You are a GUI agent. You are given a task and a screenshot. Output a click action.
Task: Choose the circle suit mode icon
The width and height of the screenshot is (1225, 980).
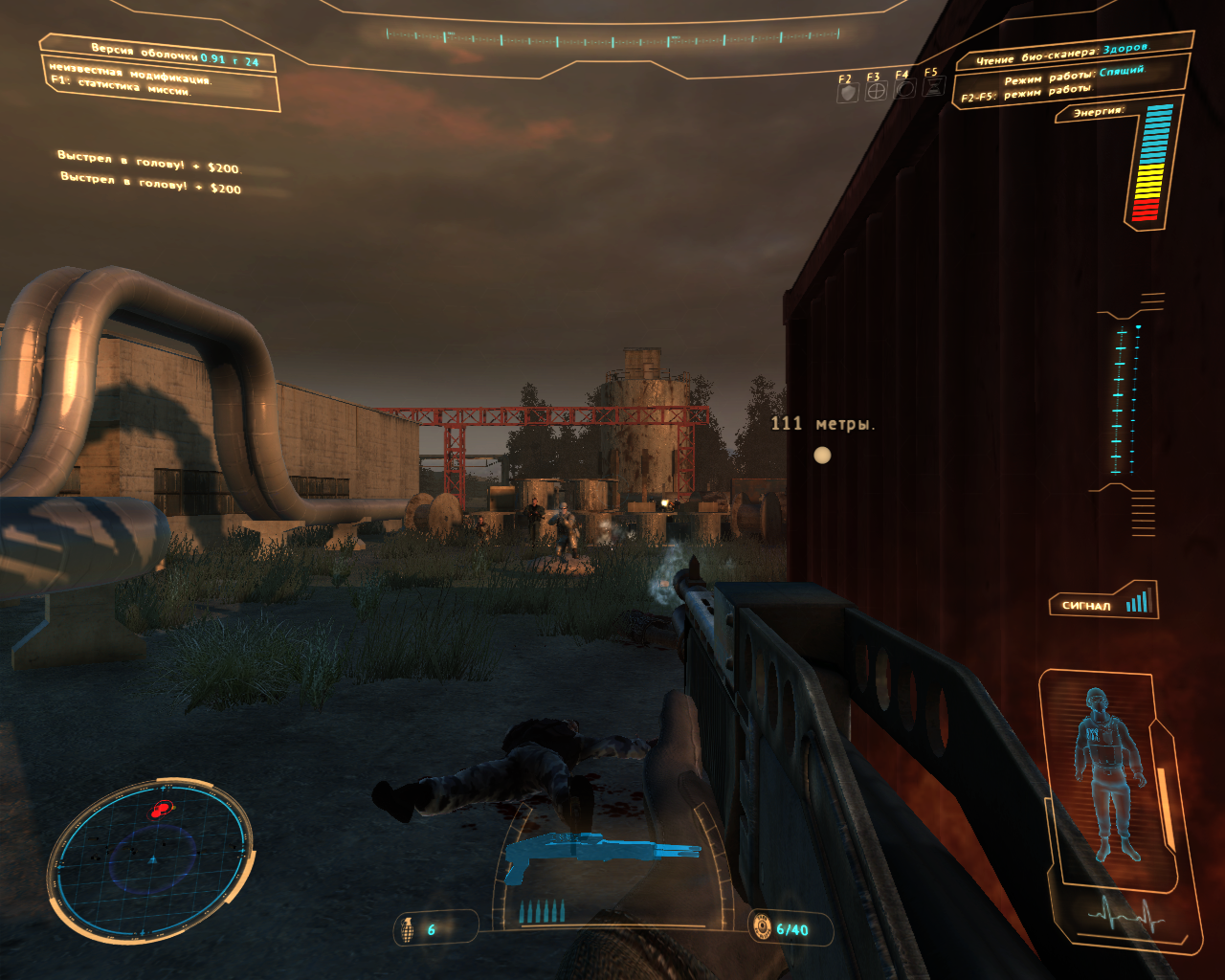coord(904,90)
